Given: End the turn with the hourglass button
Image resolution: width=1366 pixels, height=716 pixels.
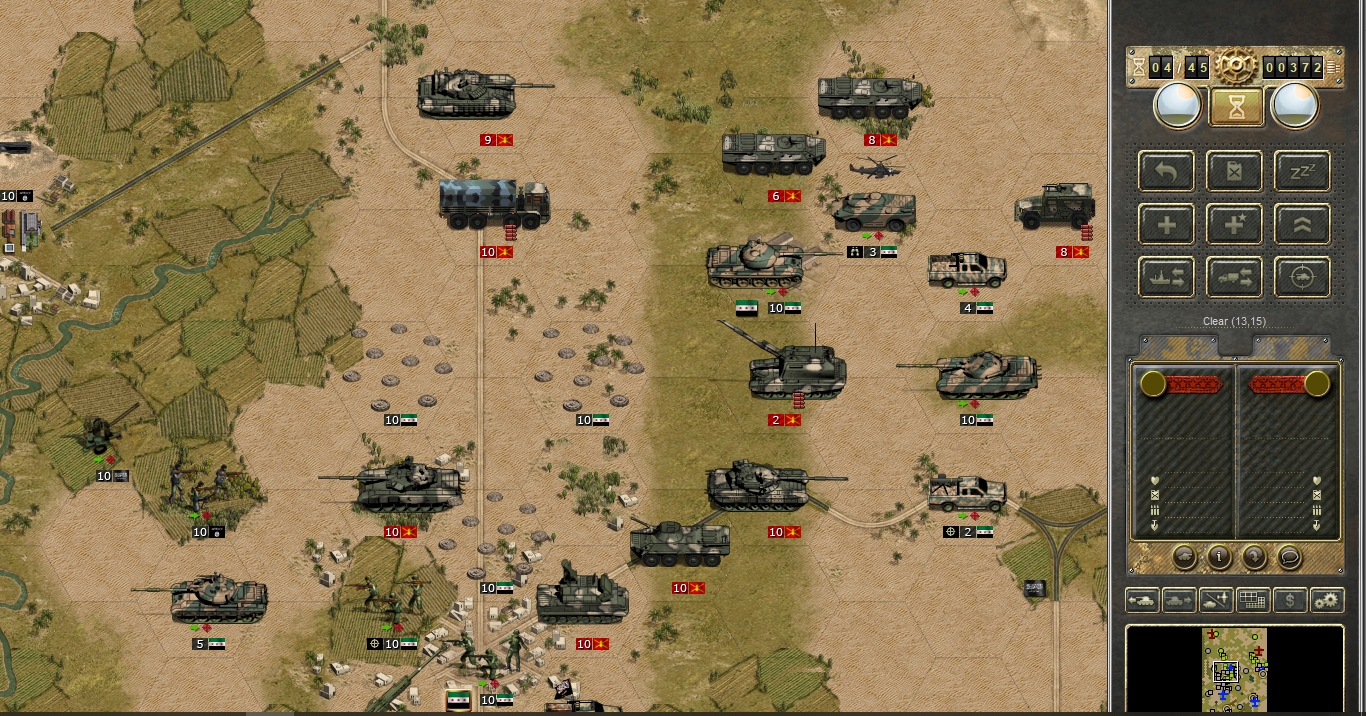Looking at the screenshot, I should [x=1236, y=106].
